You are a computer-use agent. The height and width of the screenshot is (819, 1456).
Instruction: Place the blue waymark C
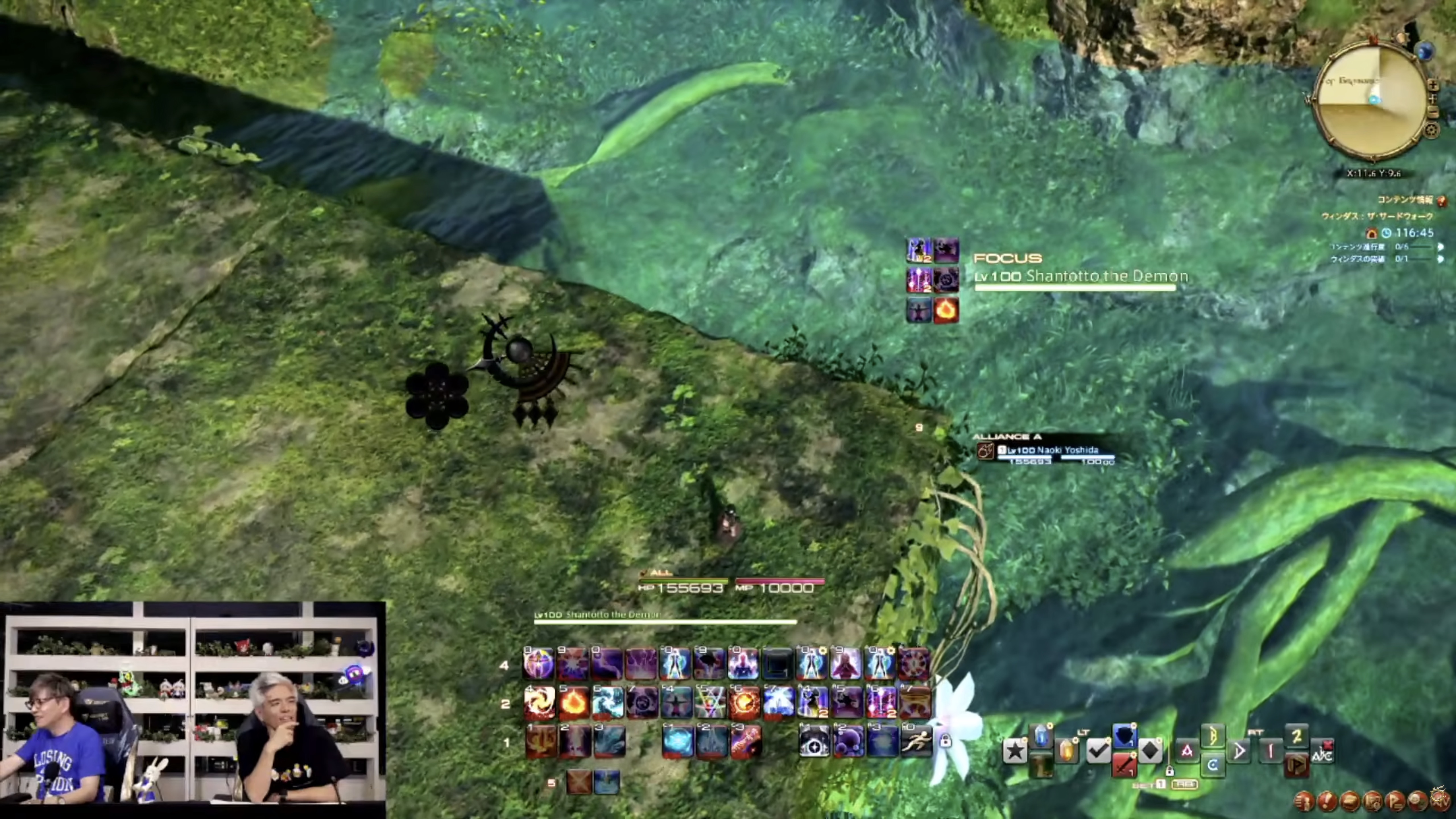pos(1212,765)
